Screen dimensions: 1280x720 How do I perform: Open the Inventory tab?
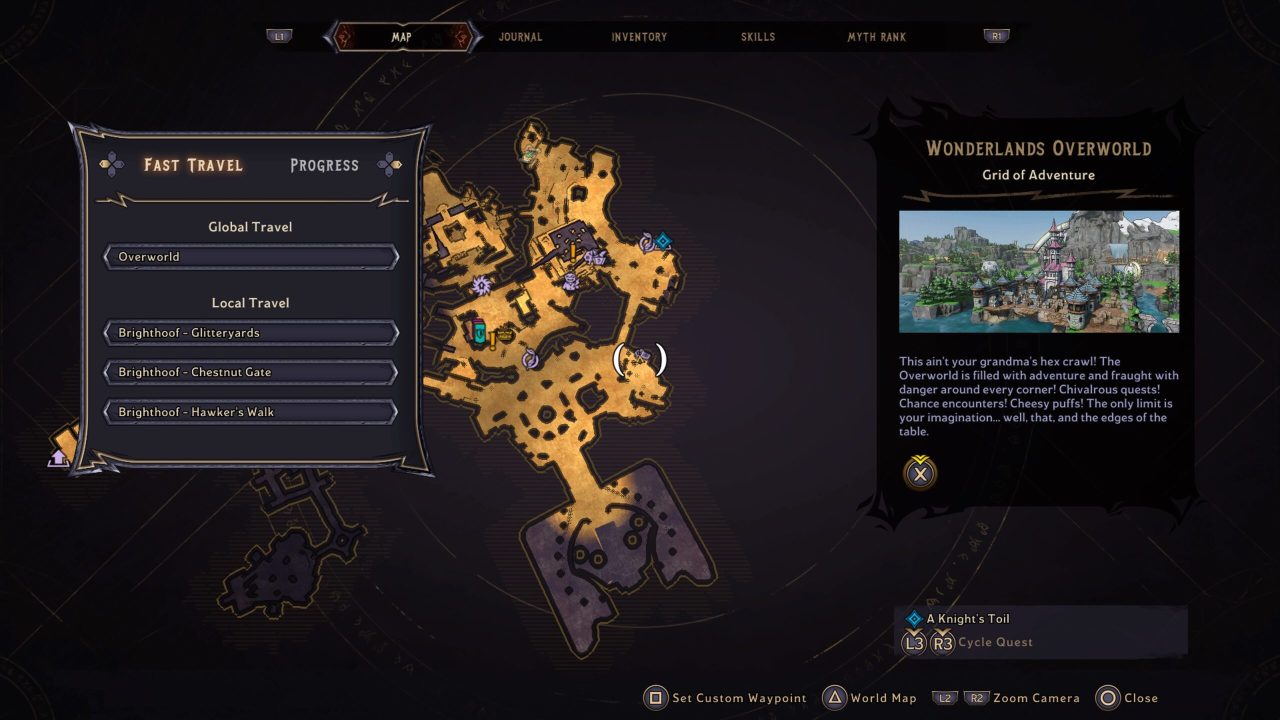(x=638, y=36)
